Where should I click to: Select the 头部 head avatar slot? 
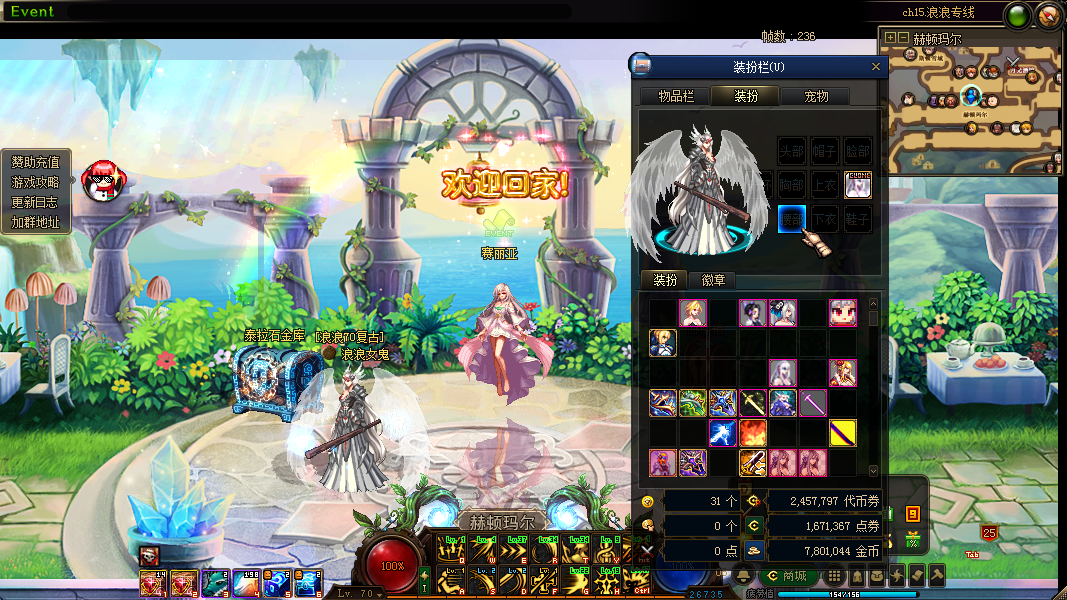click(792, 151)
